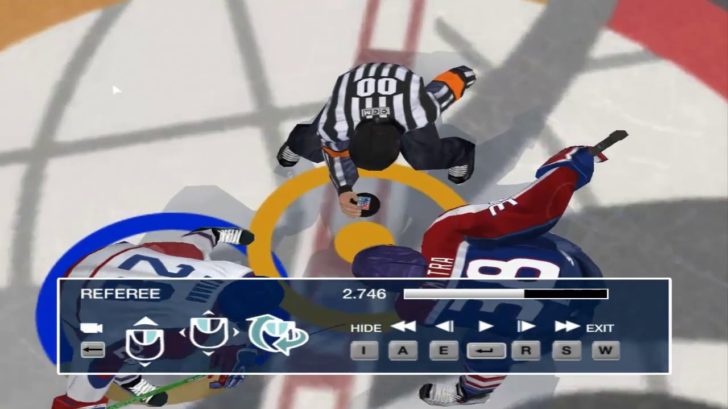The image size is (728, 409).
Task: Exit the replay viewer
Action: click(600, 327)
